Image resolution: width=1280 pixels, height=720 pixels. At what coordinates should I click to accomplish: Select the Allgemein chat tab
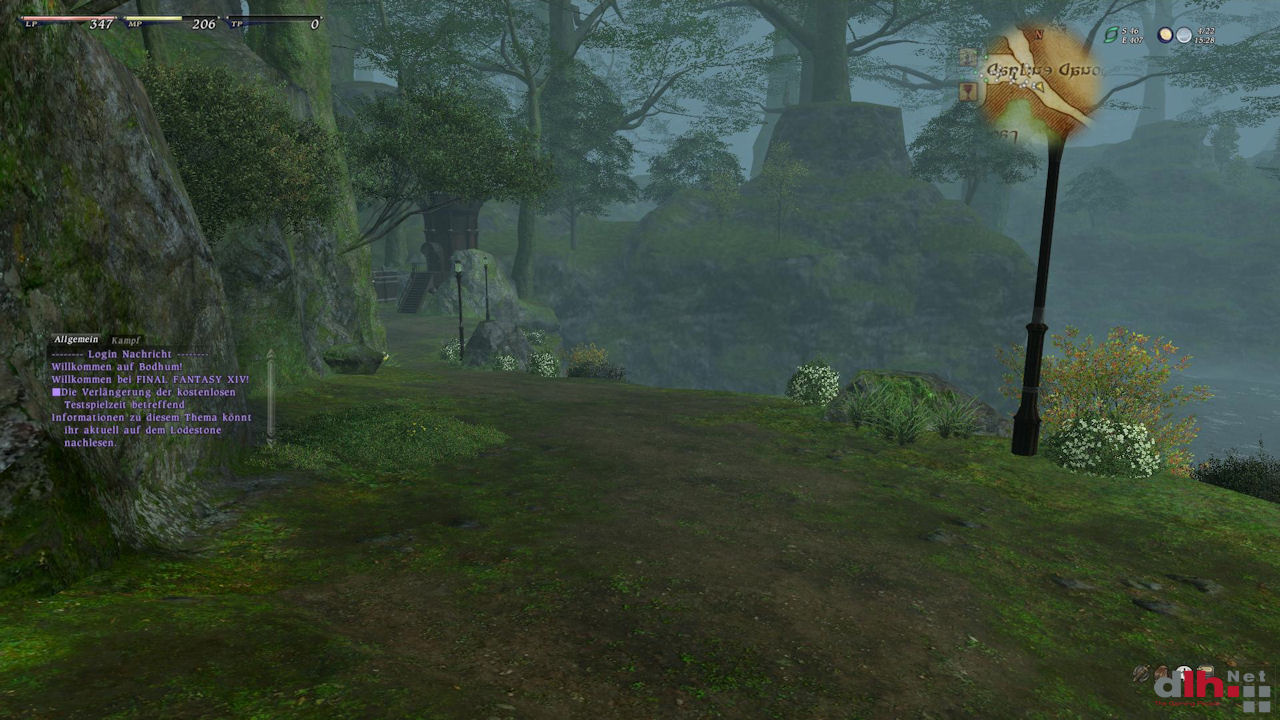point(77,340)
